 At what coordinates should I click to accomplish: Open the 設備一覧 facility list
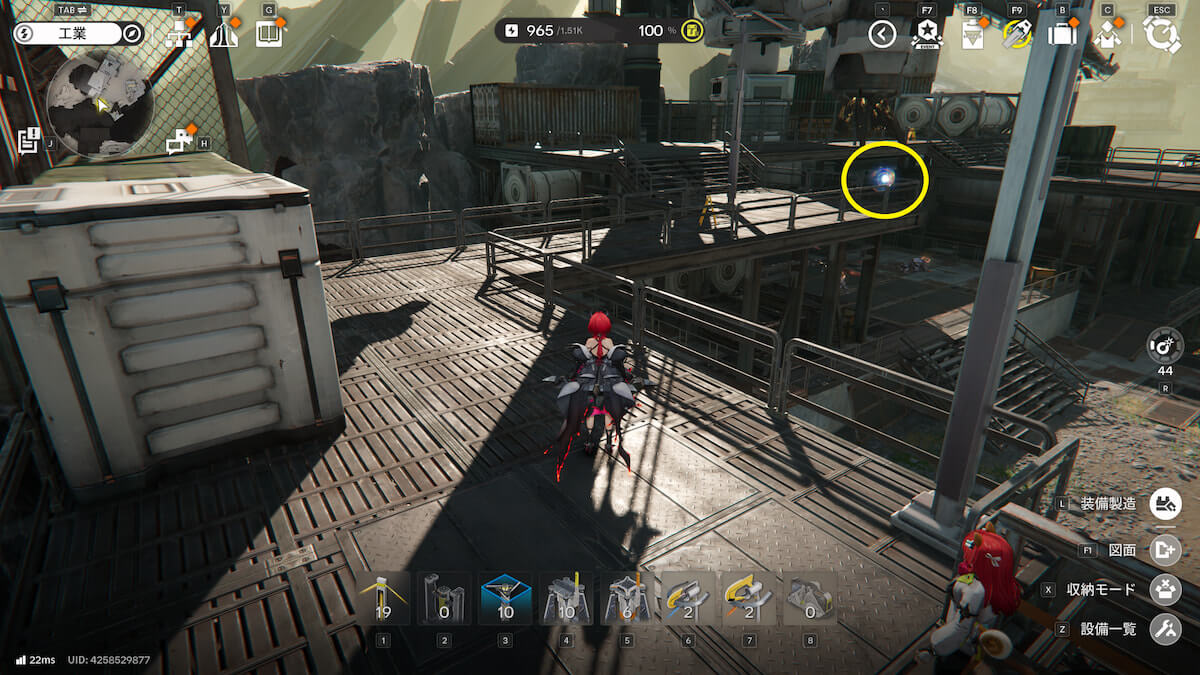tap(1165, 629)
